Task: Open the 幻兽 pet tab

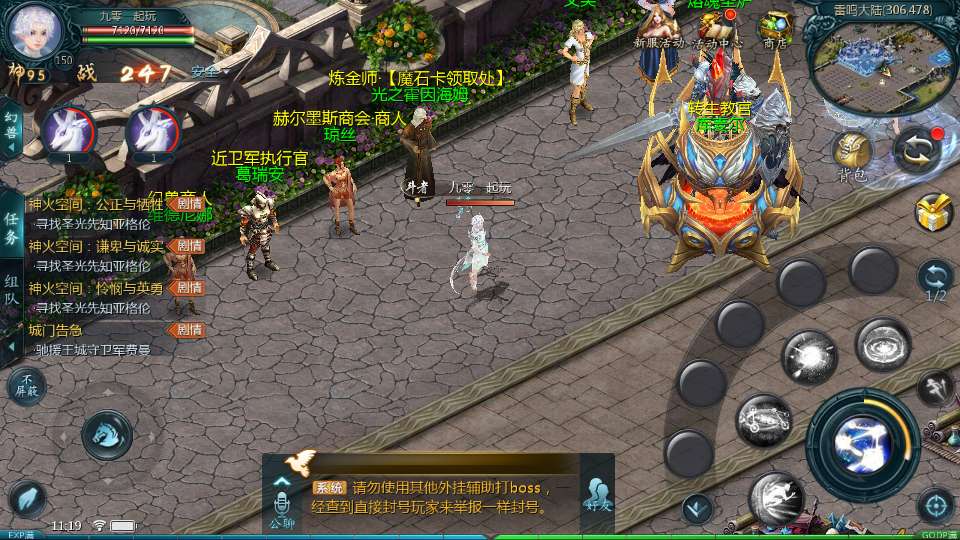Action: pos(11,127)
